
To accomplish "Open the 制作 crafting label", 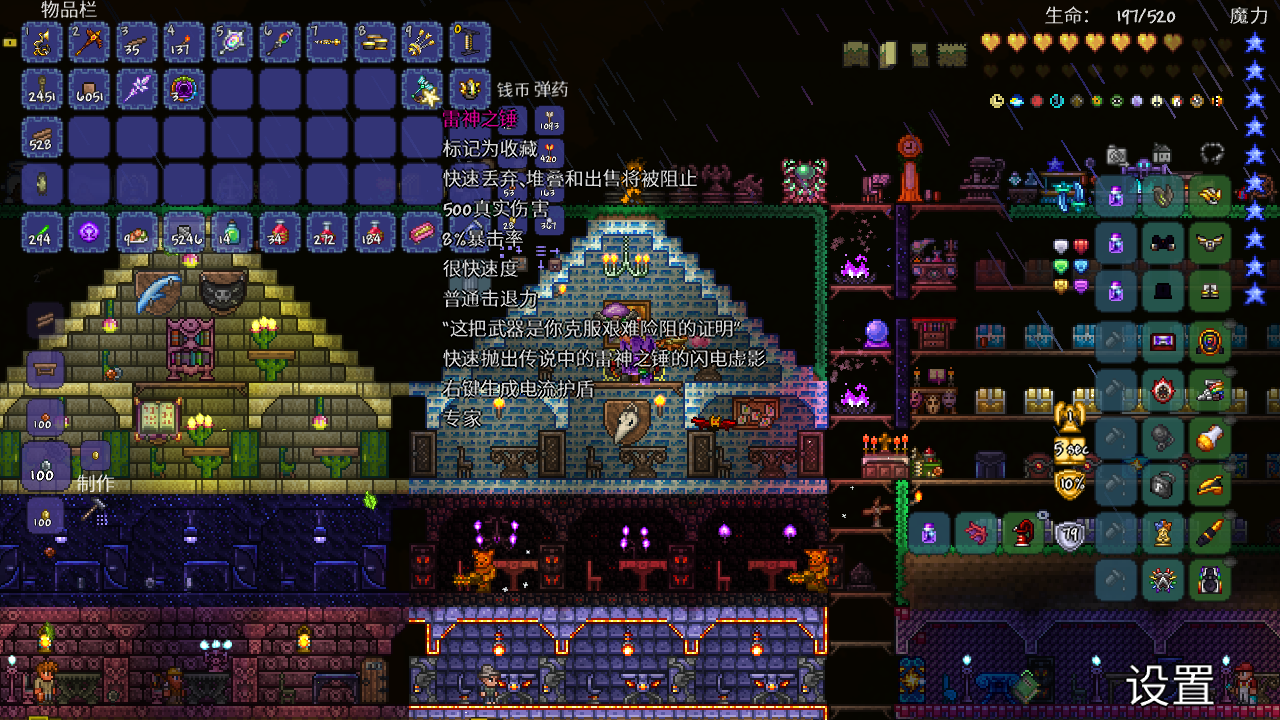I will tap(96, 484).
